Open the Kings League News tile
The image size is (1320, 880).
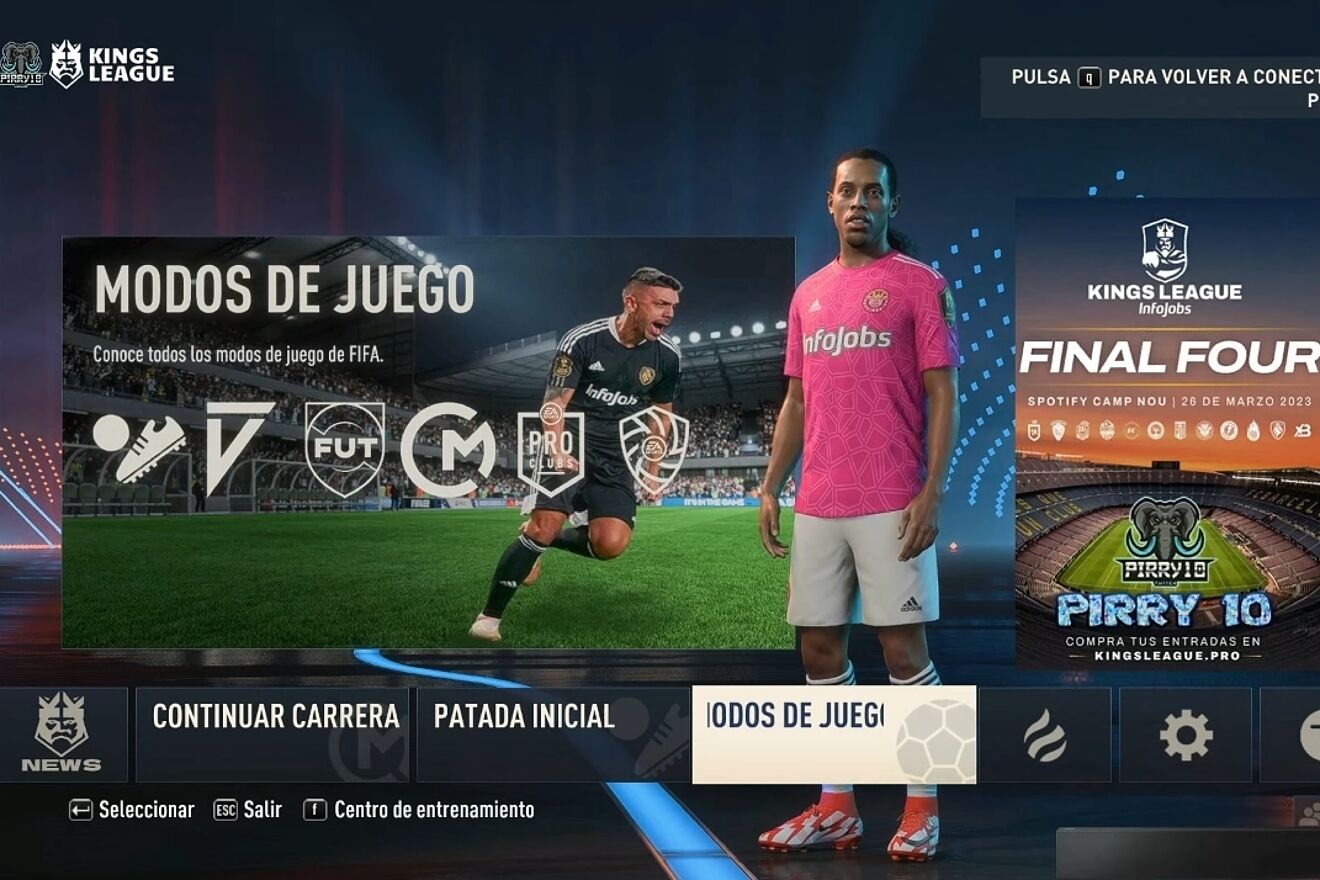62,735
